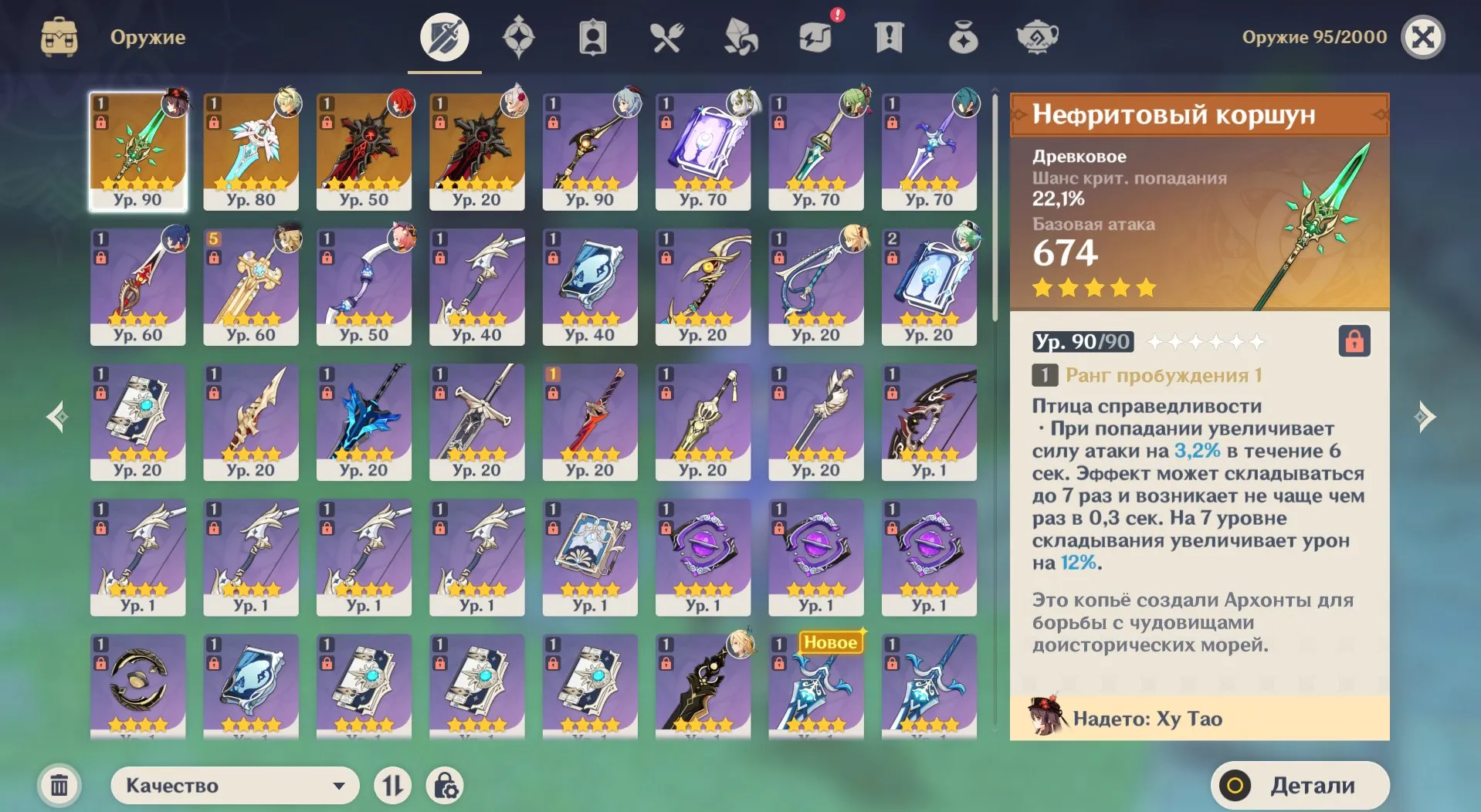Open the Food inventory category icon
The height and width of the screenshot is (812, 1481).
666,36
